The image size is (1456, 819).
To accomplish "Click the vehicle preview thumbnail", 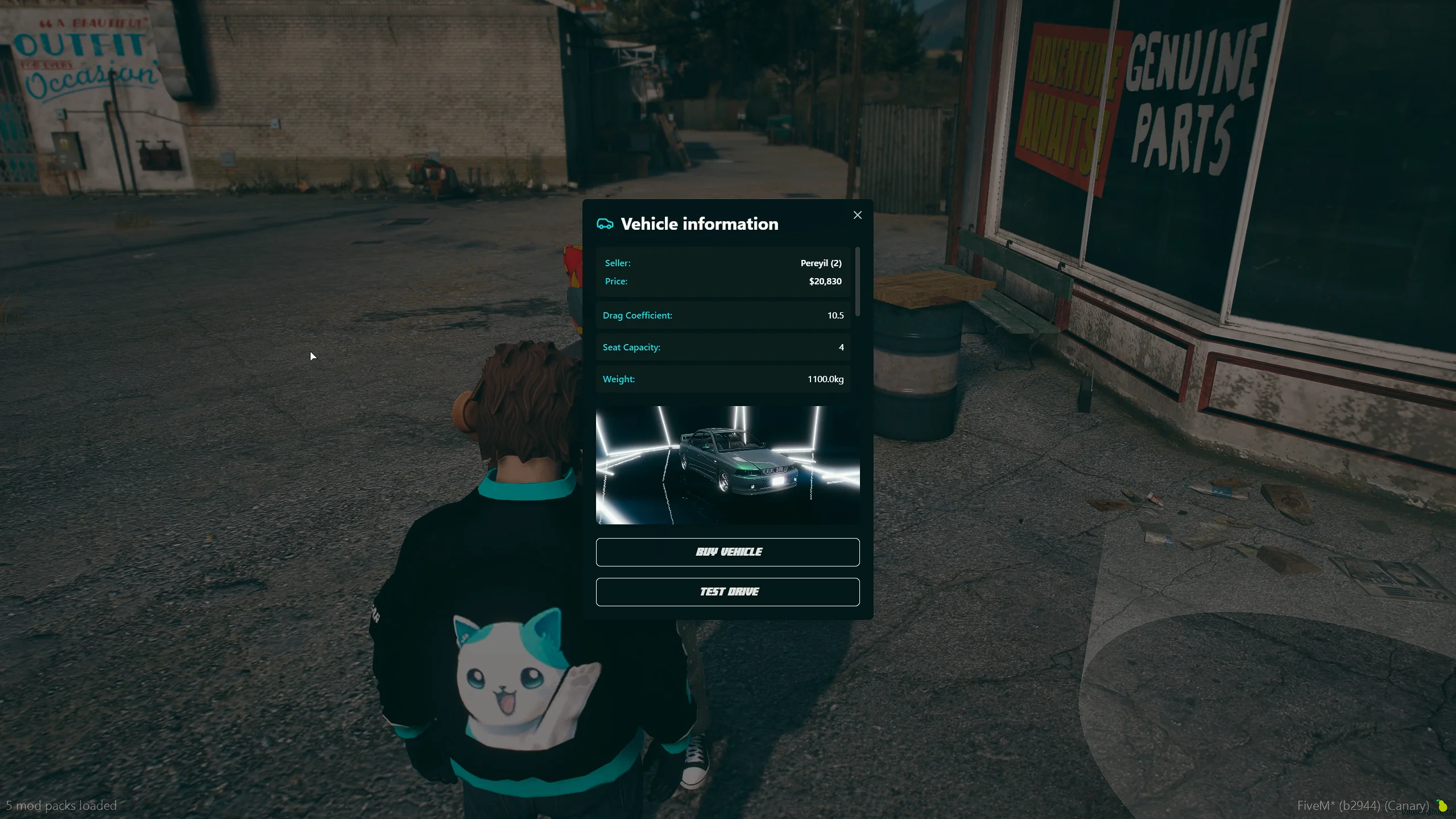I will [727, 465].
